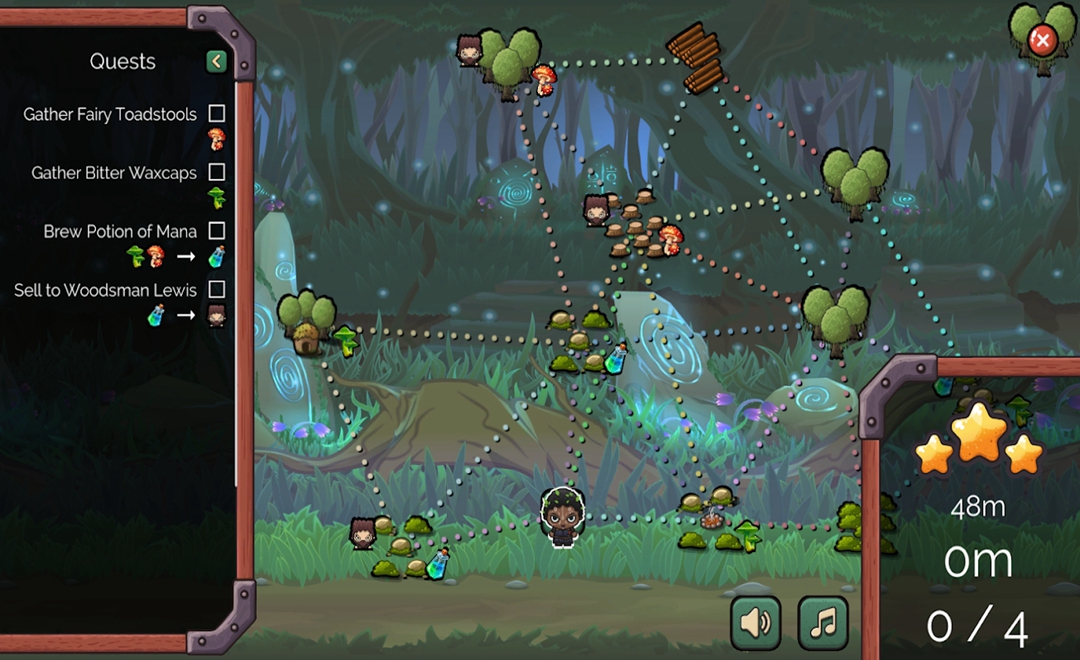
Task: Toggle sound effects with the speaker button
Action: 756,623
